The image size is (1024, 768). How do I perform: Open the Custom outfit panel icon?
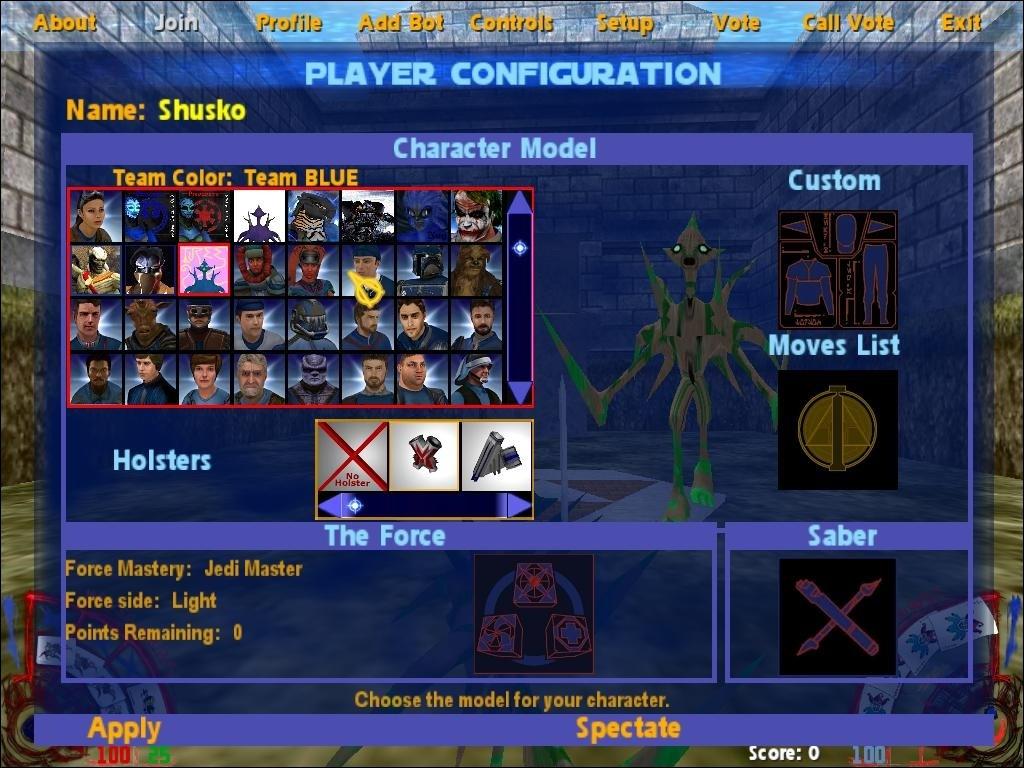[x=838, y=270]
